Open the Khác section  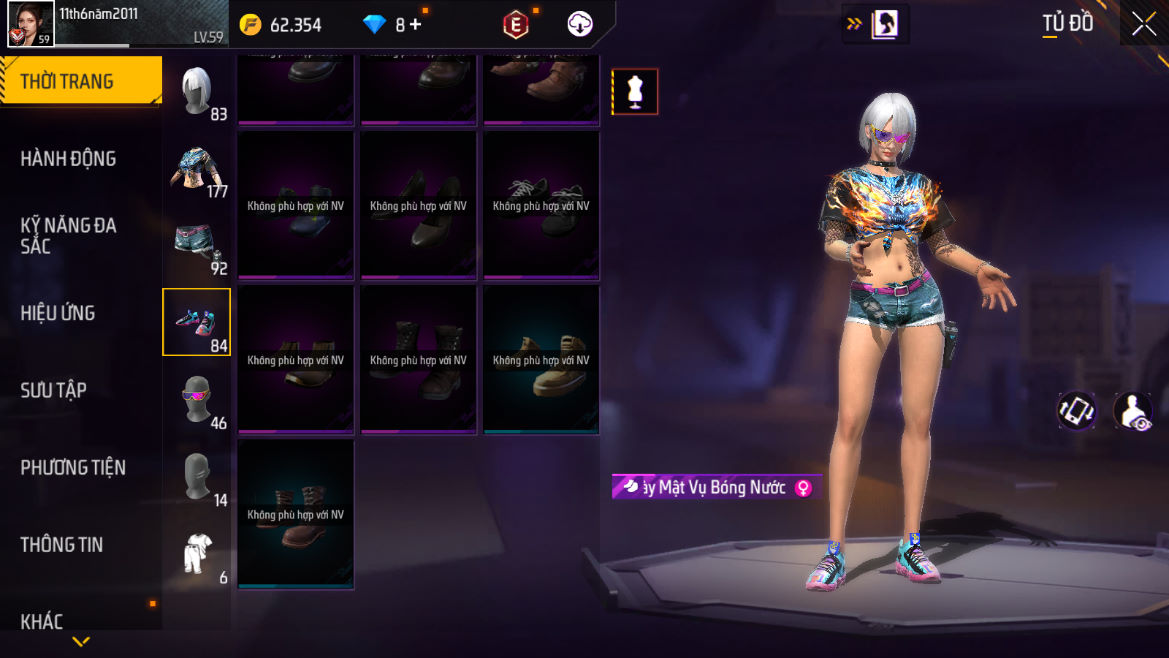42,621
